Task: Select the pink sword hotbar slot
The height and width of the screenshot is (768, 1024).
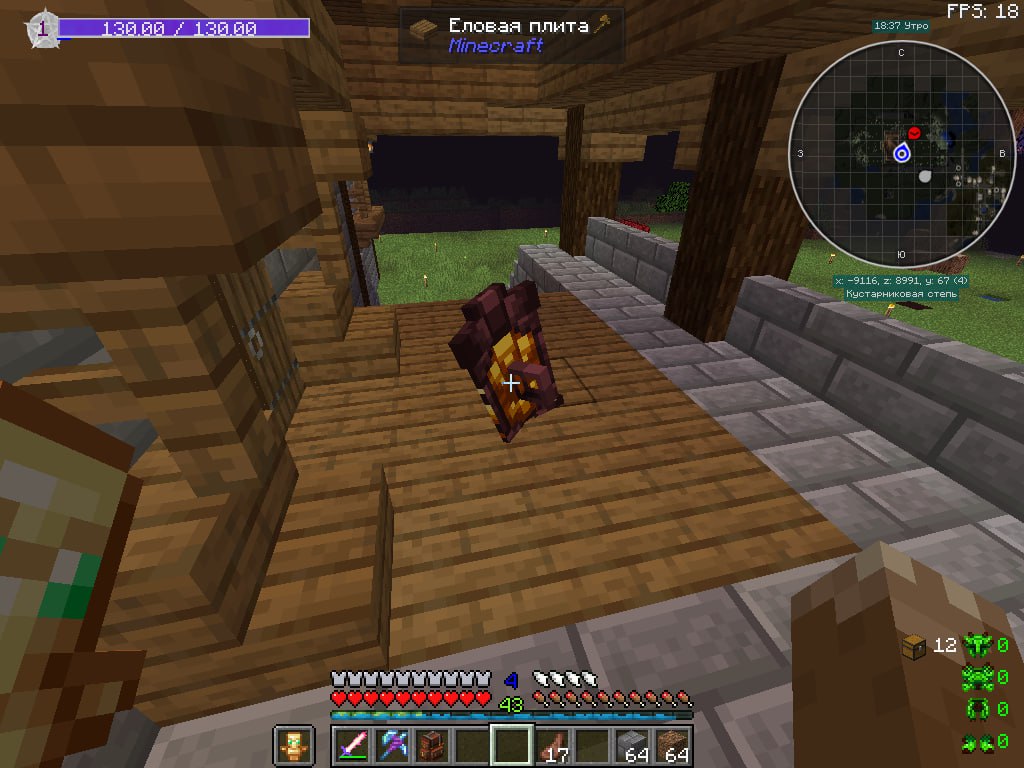Action: pyautogui.click(x=354, y=746)
